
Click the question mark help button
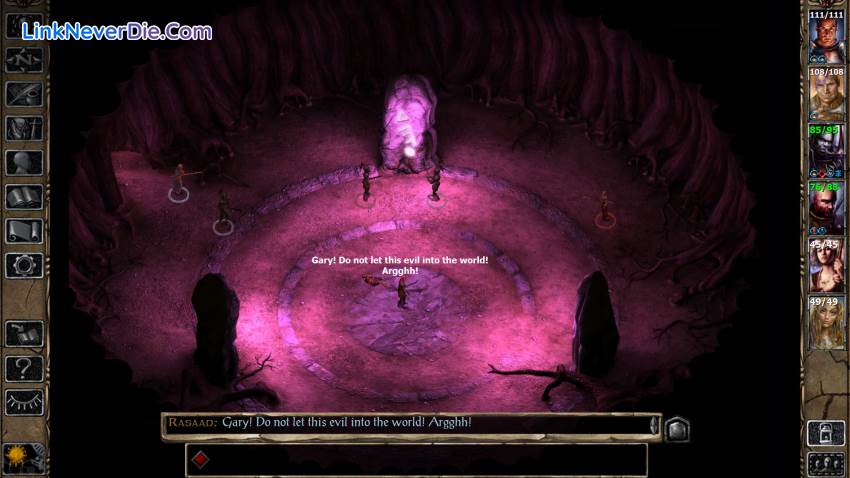pyautogui.click(x=24, y=368)
